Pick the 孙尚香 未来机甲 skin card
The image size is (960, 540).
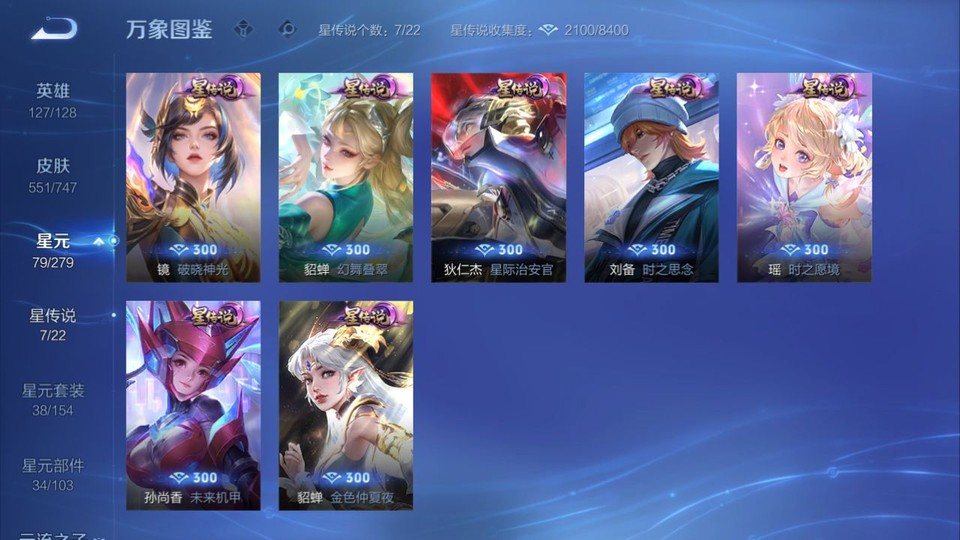(193, 405)
